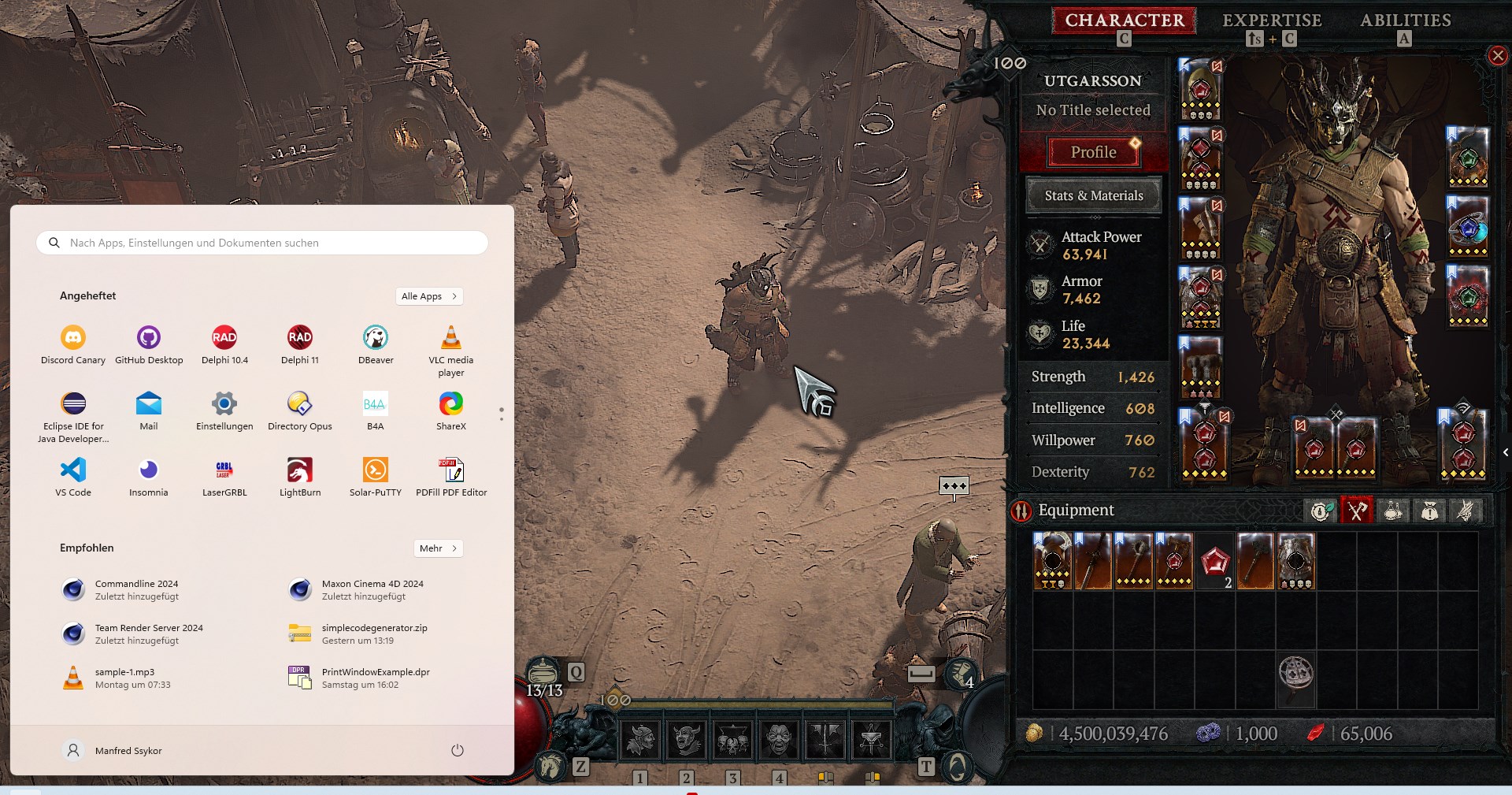Click the chest armor item in inventory

tap(1296, 561)
